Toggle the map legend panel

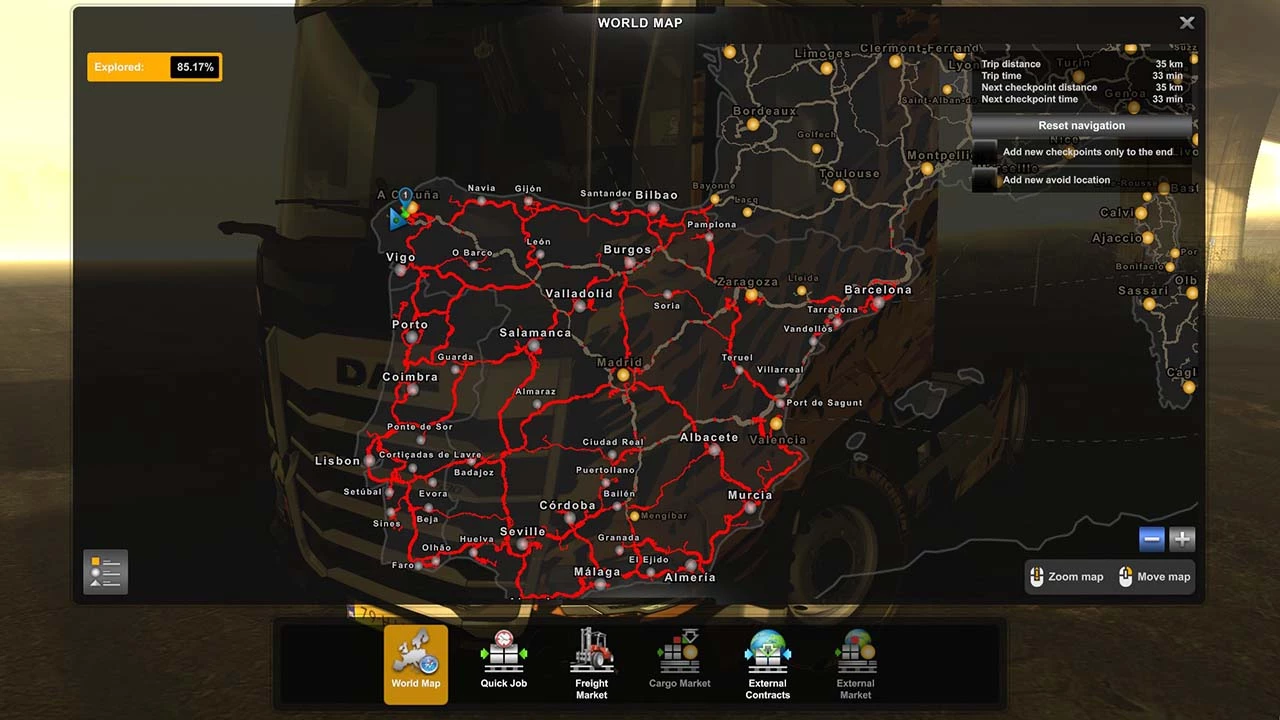click(x=104, y=571)
